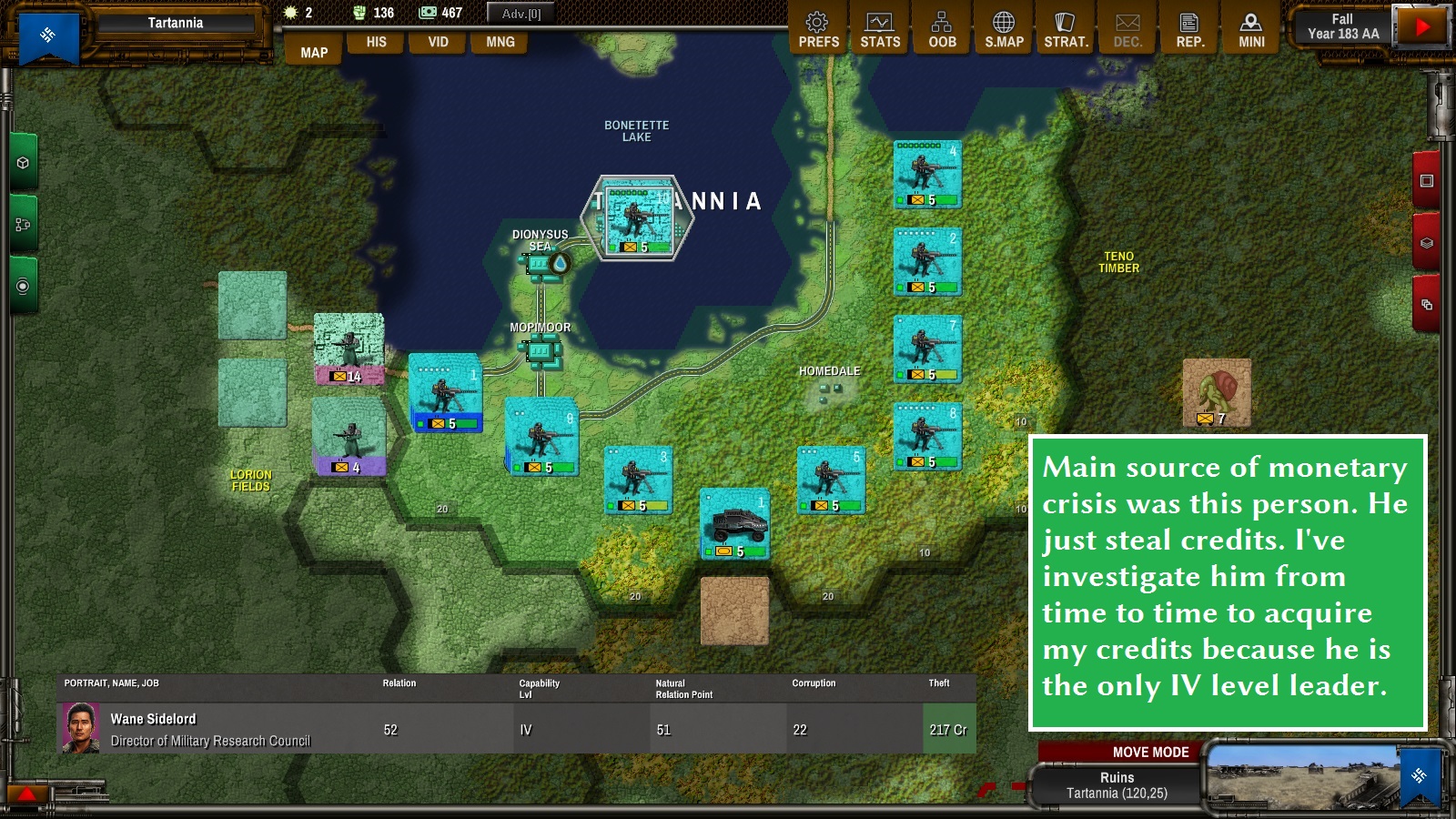The height and width of the screenshot is (819, 1456).
Task: Open the OOB order of battle
Action: click(x=942, y=30)
